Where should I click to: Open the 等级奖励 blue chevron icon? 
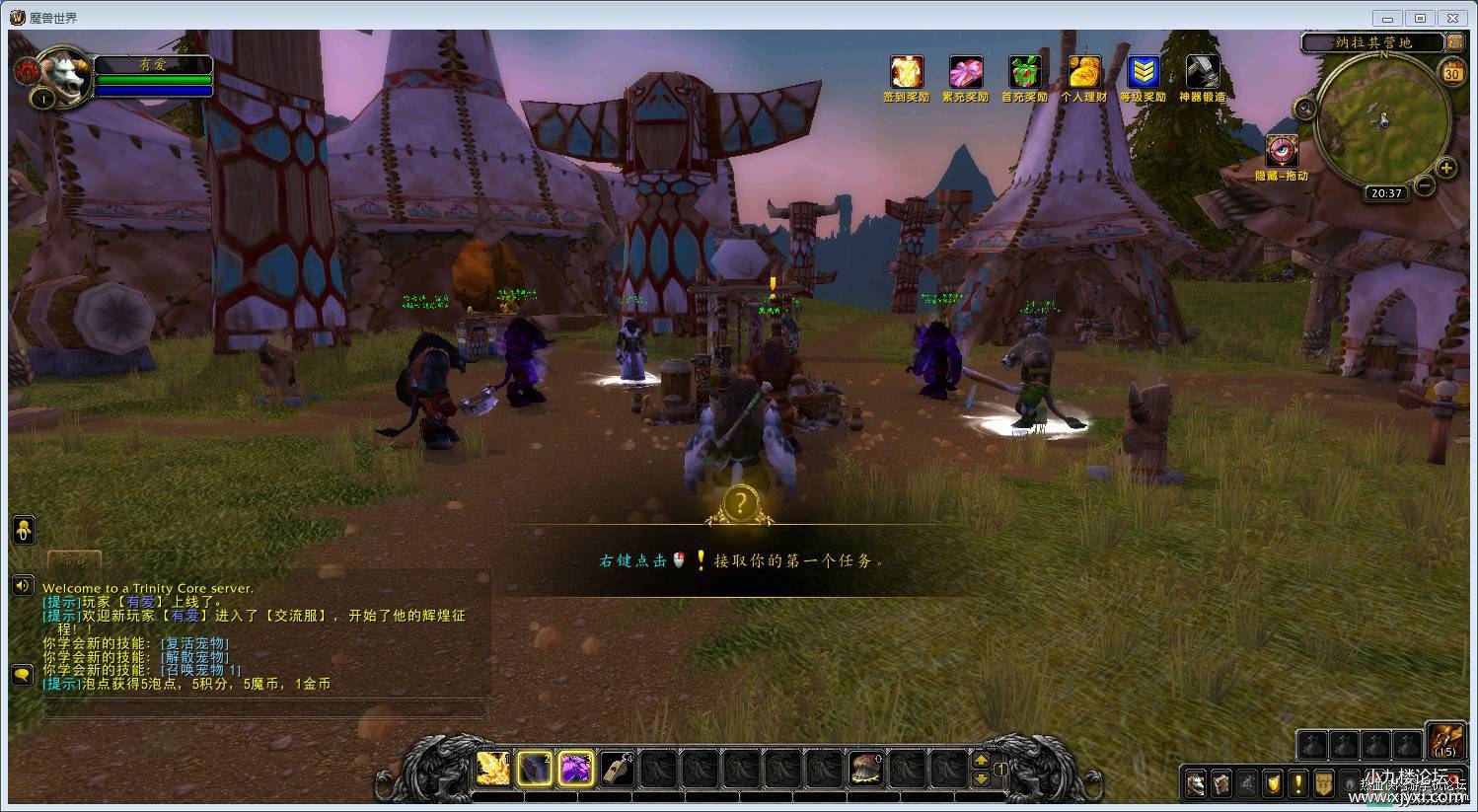(x=1143, y=73)
